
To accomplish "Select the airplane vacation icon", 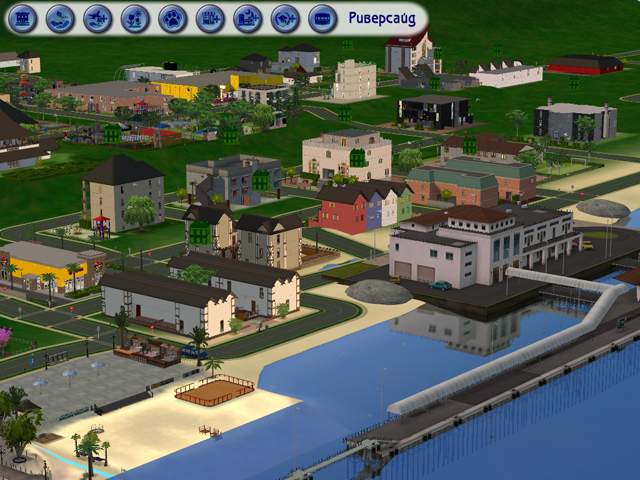I will [98, 17].
